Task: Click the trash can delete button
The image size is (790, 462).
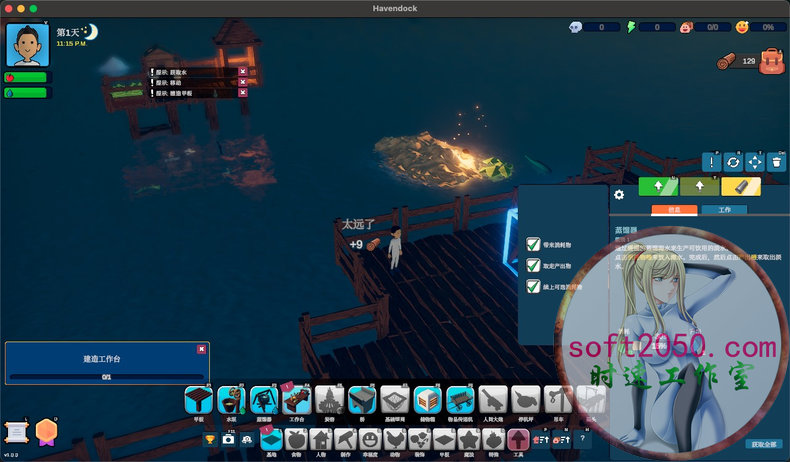Action: pos(776,161)
